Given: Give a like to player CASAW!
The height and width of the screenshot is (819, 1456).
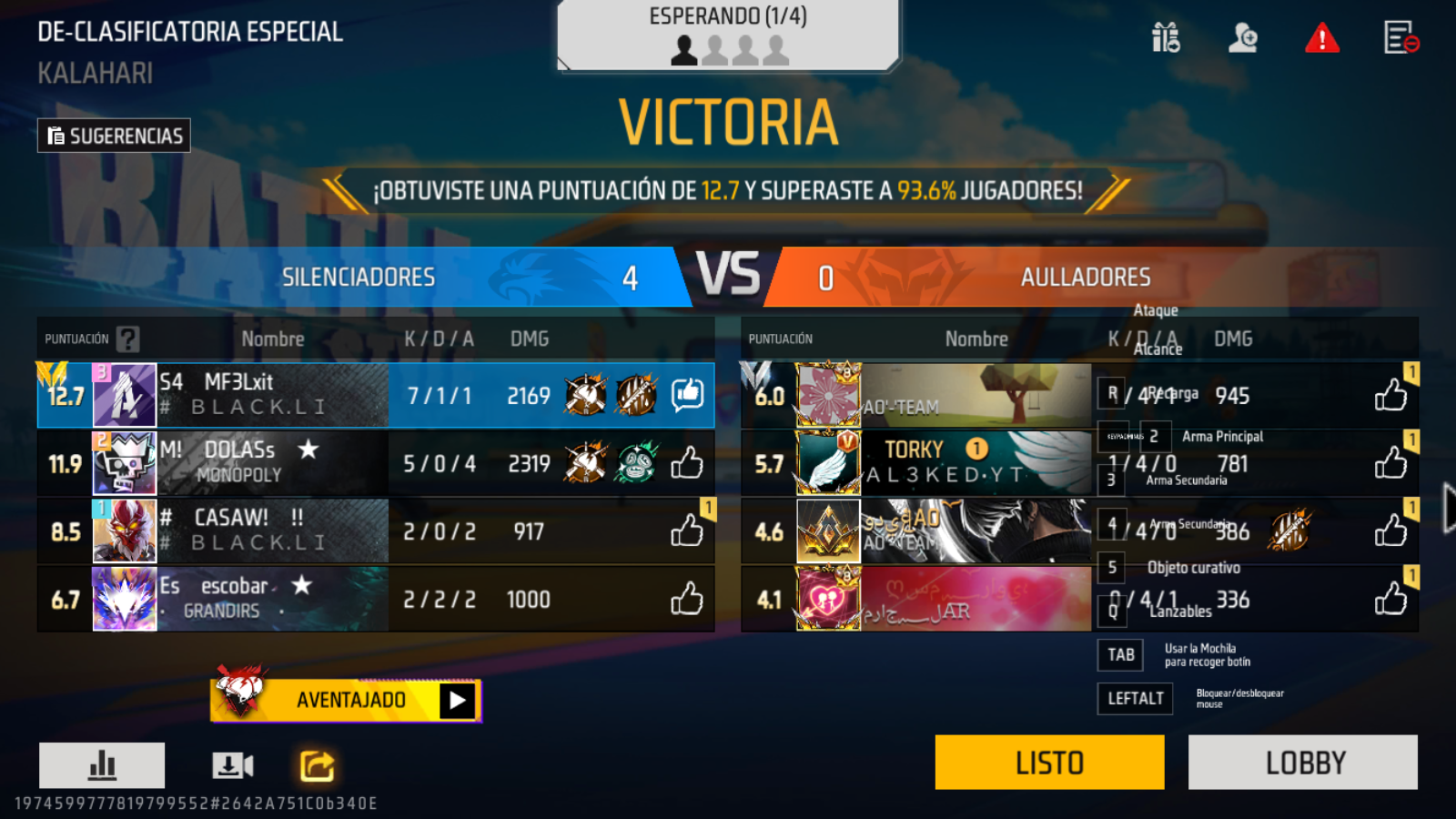Looking at the screenshot, I should [x=689, y=531].
